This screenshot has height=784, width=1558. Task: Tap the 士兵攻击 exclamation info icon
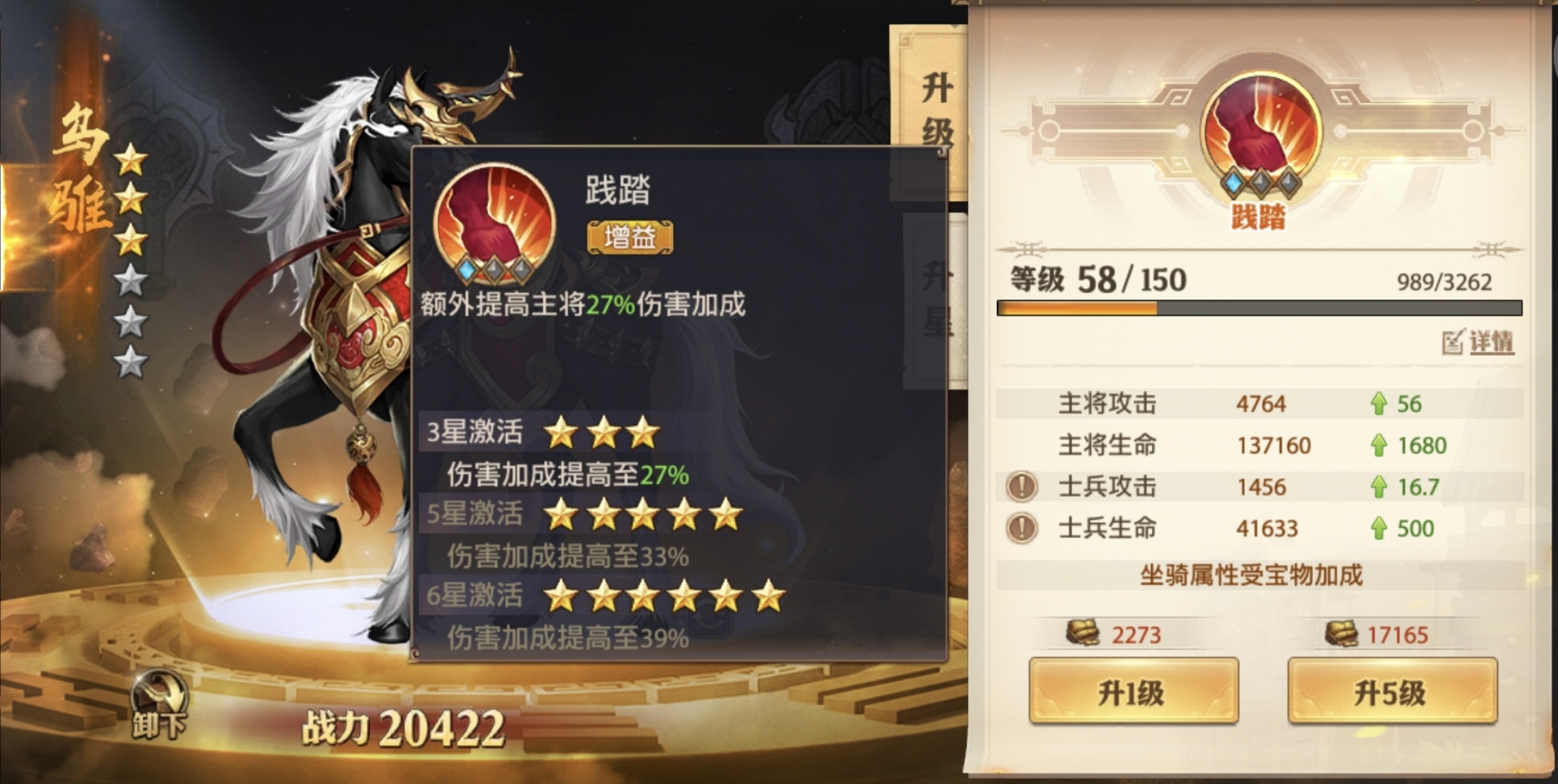click(x=1022, y=486)
